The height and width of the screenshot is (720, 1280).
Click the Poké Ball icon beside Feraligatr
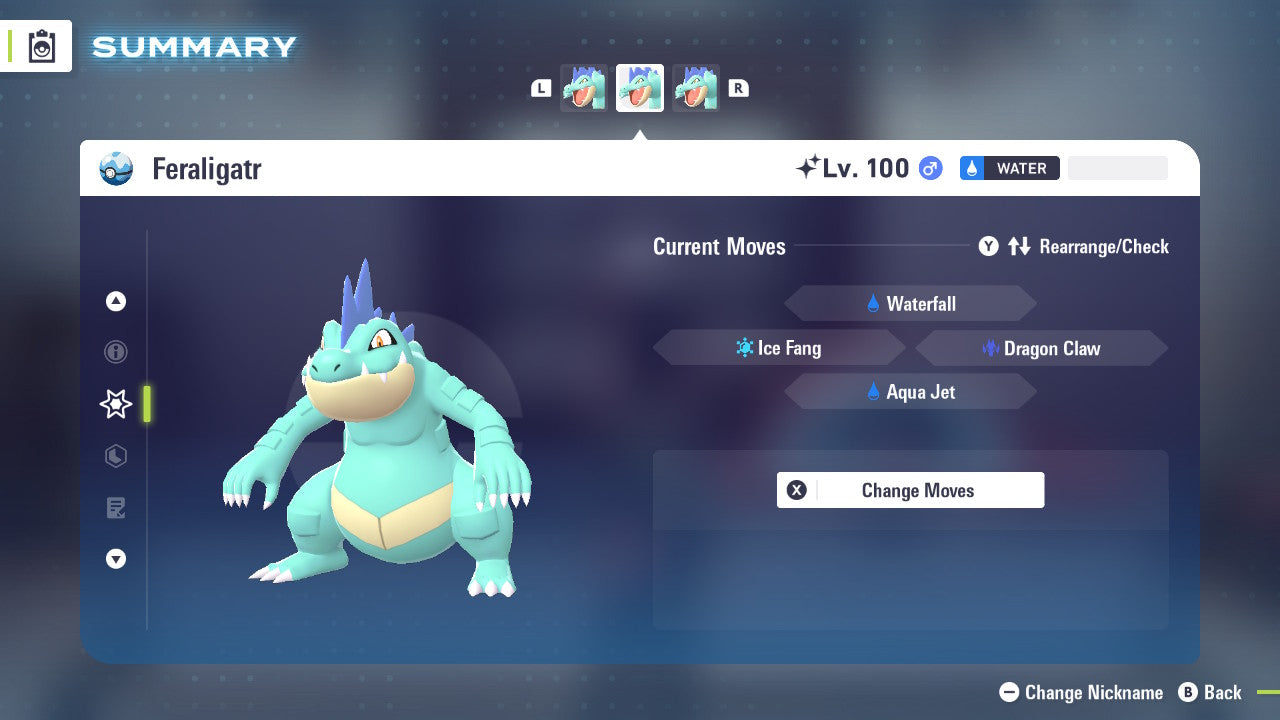(x=116, y=169)
